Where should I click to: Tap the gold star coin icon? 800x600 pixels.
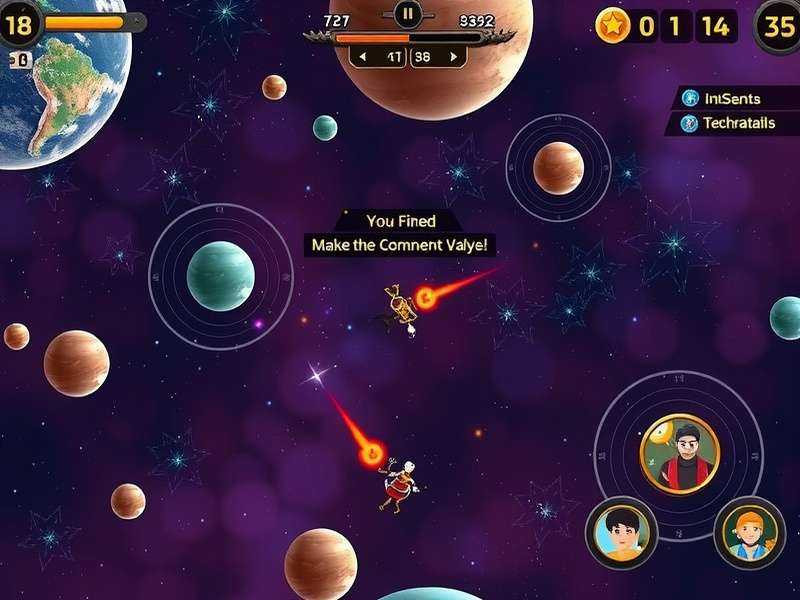pos(611,27)
